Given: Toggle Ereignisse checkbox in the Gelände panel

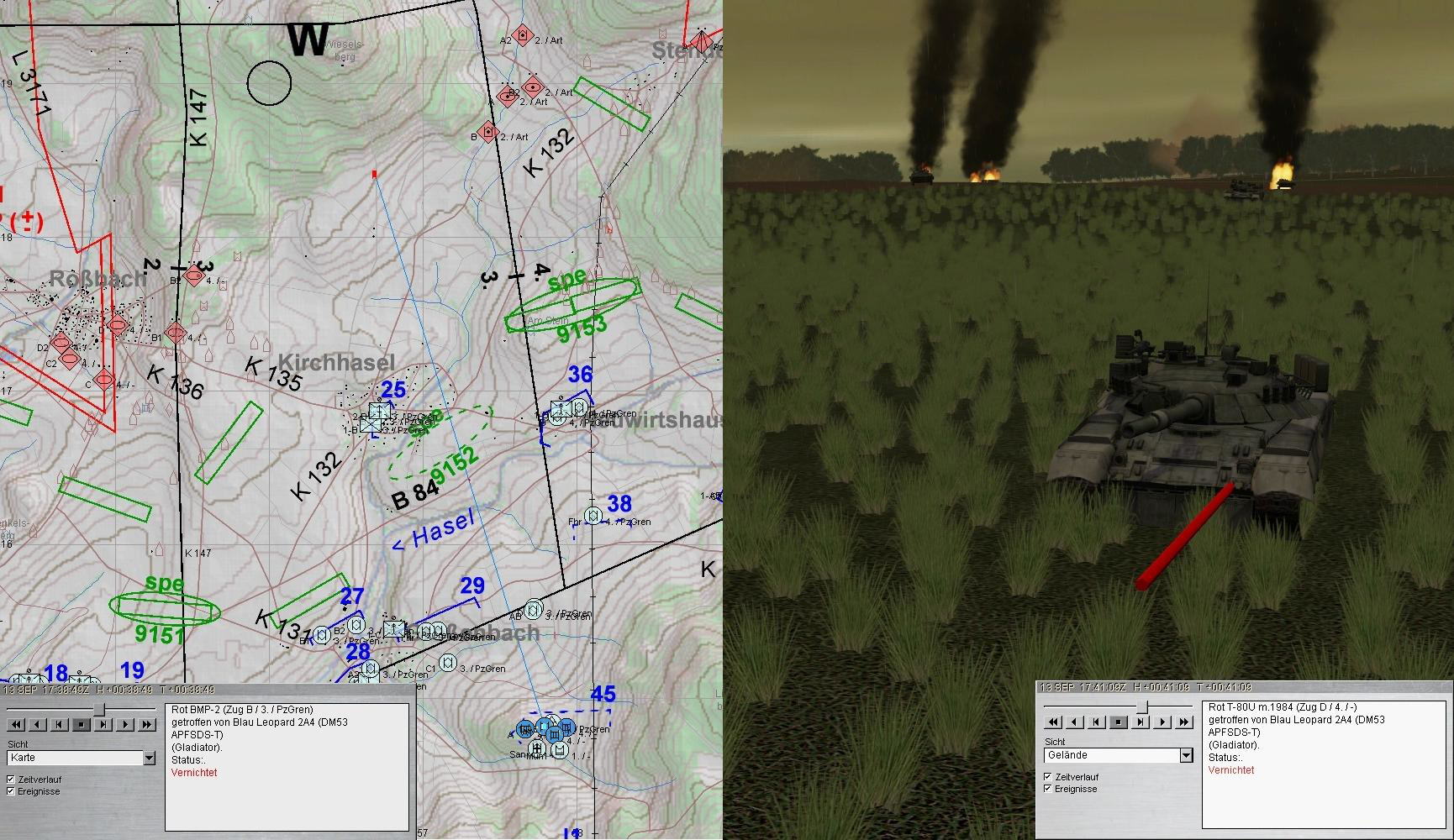Looking at the screenshot, I should [1048, 789].
